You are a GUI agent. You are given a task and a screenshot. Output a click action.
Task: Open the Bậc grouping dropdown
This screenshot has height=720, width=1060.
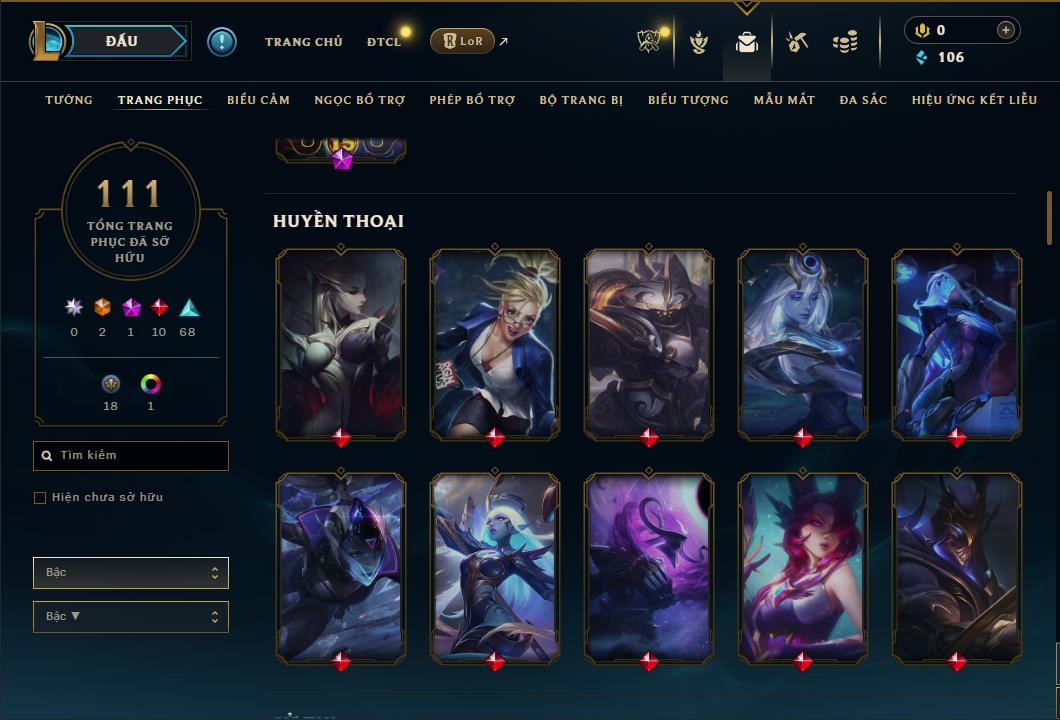(x=131, y=573)
